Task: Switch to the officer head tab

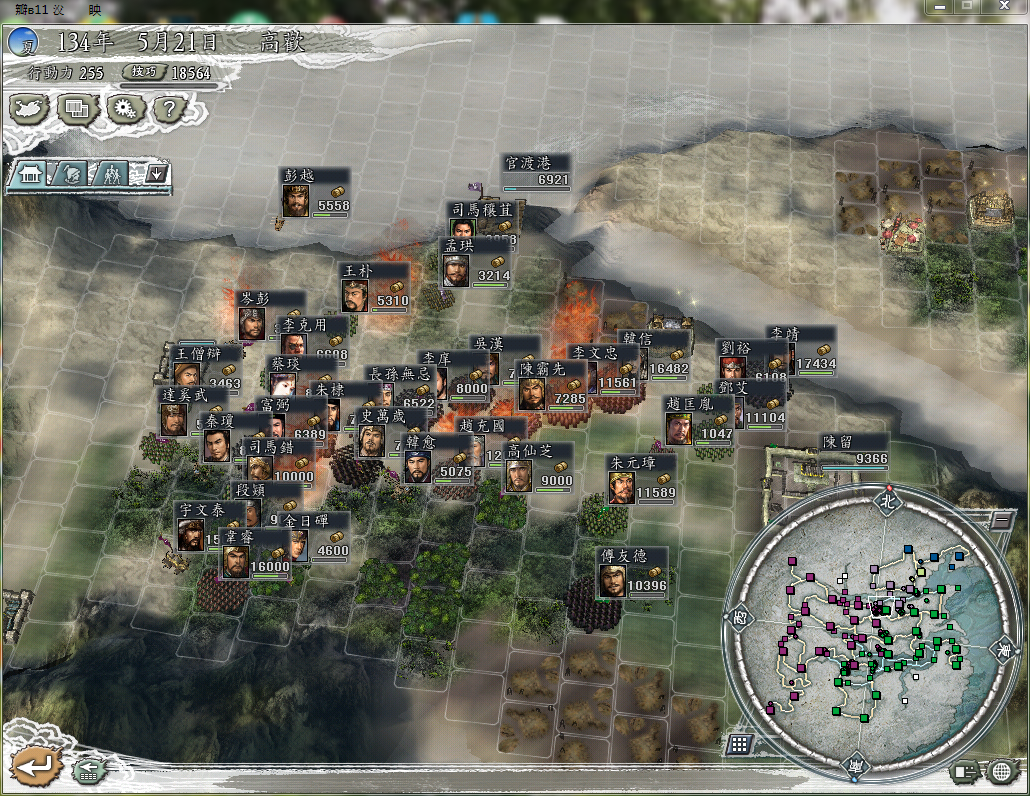Action: [71, 174]
